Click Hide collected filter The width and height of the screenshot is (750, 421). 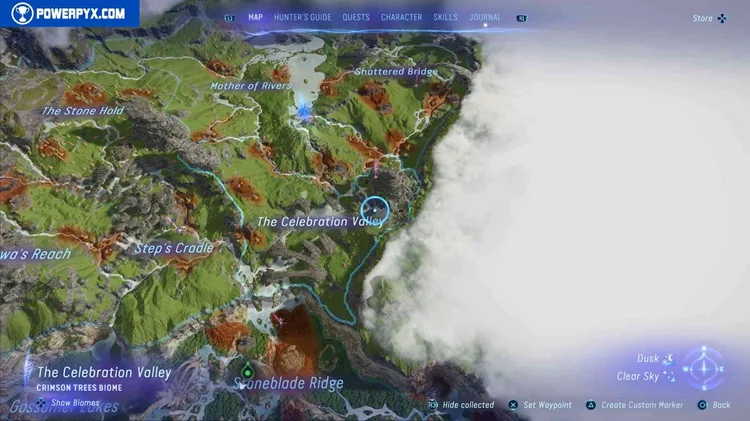pos(461,405)
